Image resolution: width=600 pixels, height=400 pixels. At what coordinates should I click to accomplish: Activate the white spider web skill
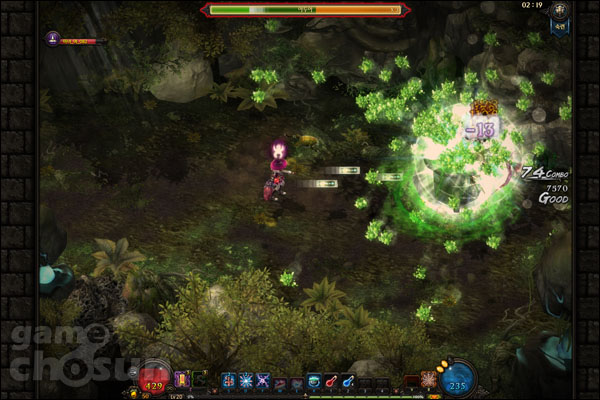coord(429,380)
